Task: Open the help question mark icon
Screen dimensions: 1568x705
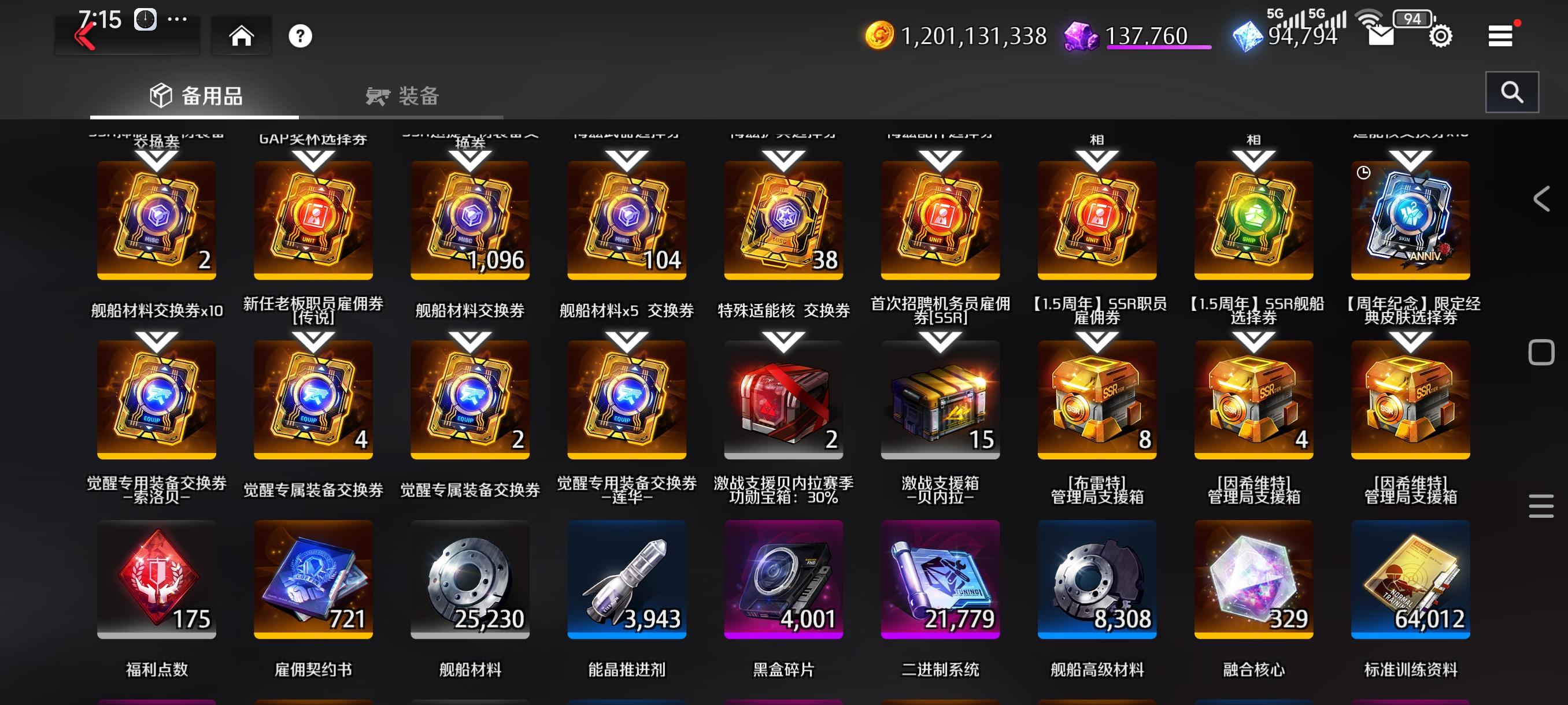Action: pos(300,35)
